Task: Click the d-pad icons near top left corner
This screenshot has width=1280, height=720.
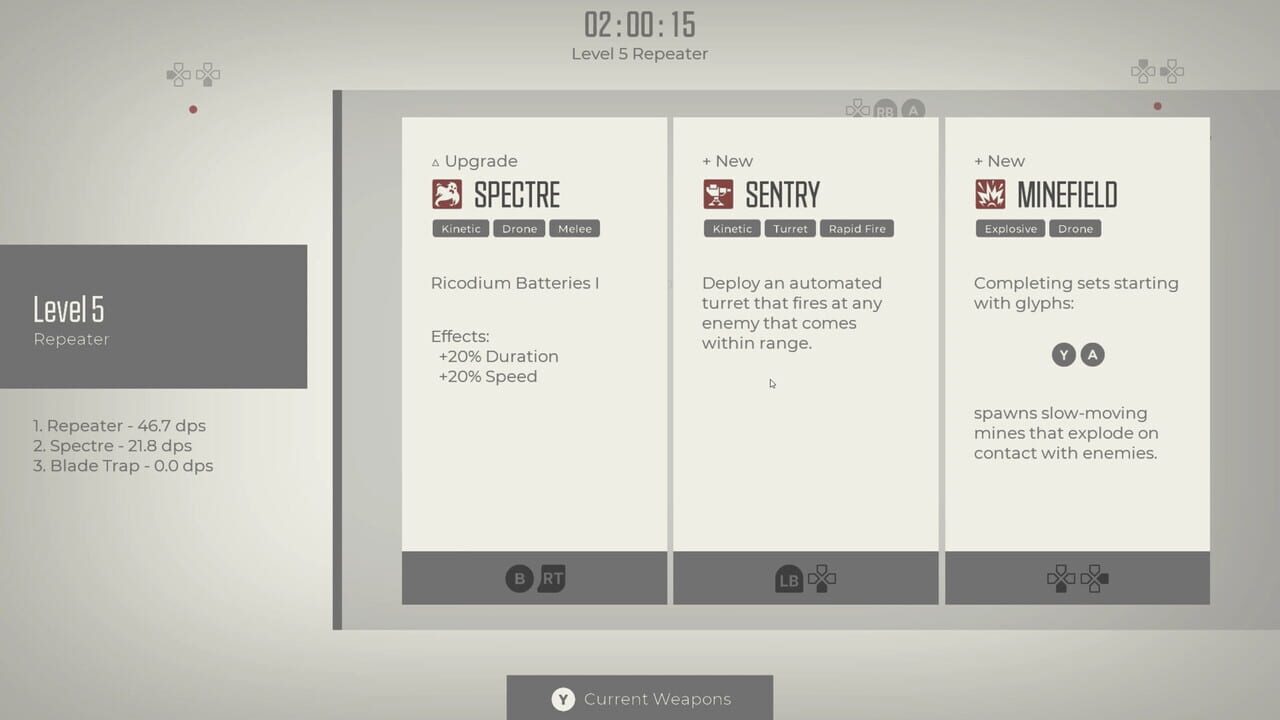Action: 193,73
